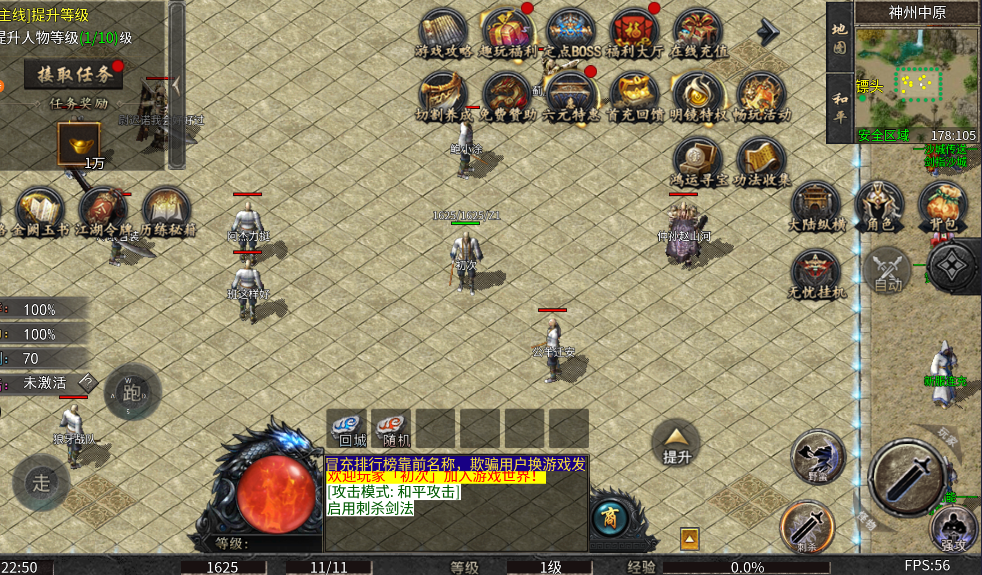
Task: Collapse the top icon row with arrow
Action: click(x=768, y=33)
